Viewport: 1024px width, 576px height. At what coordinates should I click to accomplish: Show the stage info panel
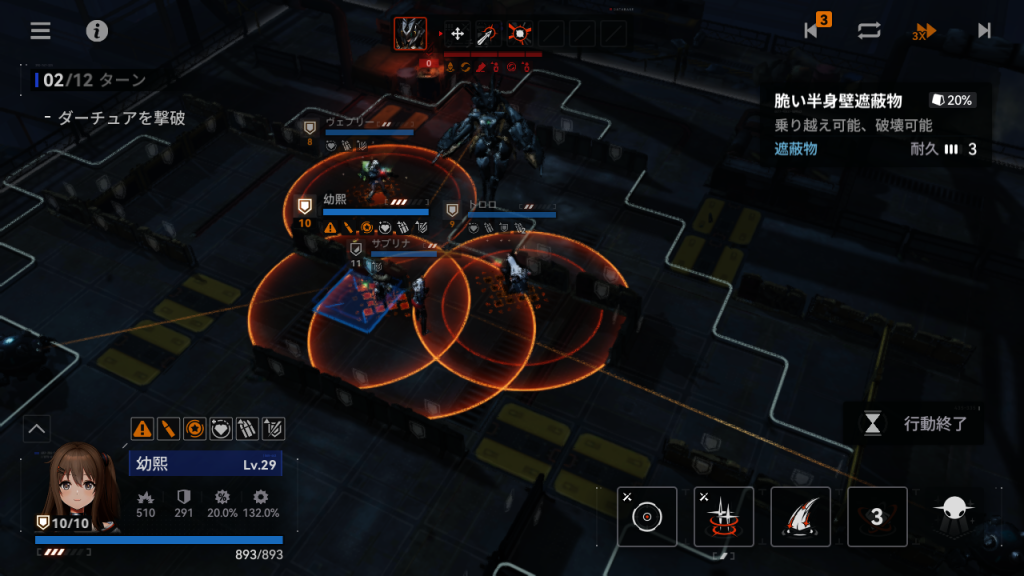point(97,30)
